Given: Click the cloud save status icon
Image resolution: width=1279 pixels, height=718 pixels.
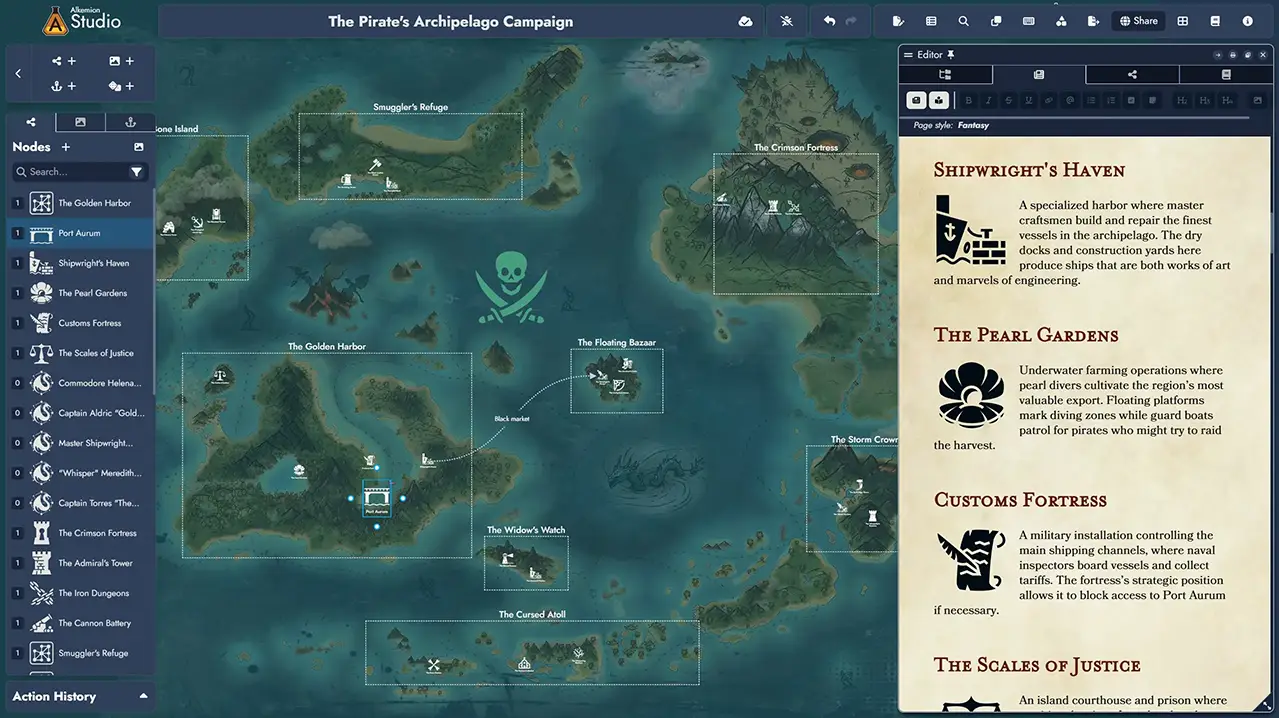Looking at the screenshot, I should tap(745, 21).
